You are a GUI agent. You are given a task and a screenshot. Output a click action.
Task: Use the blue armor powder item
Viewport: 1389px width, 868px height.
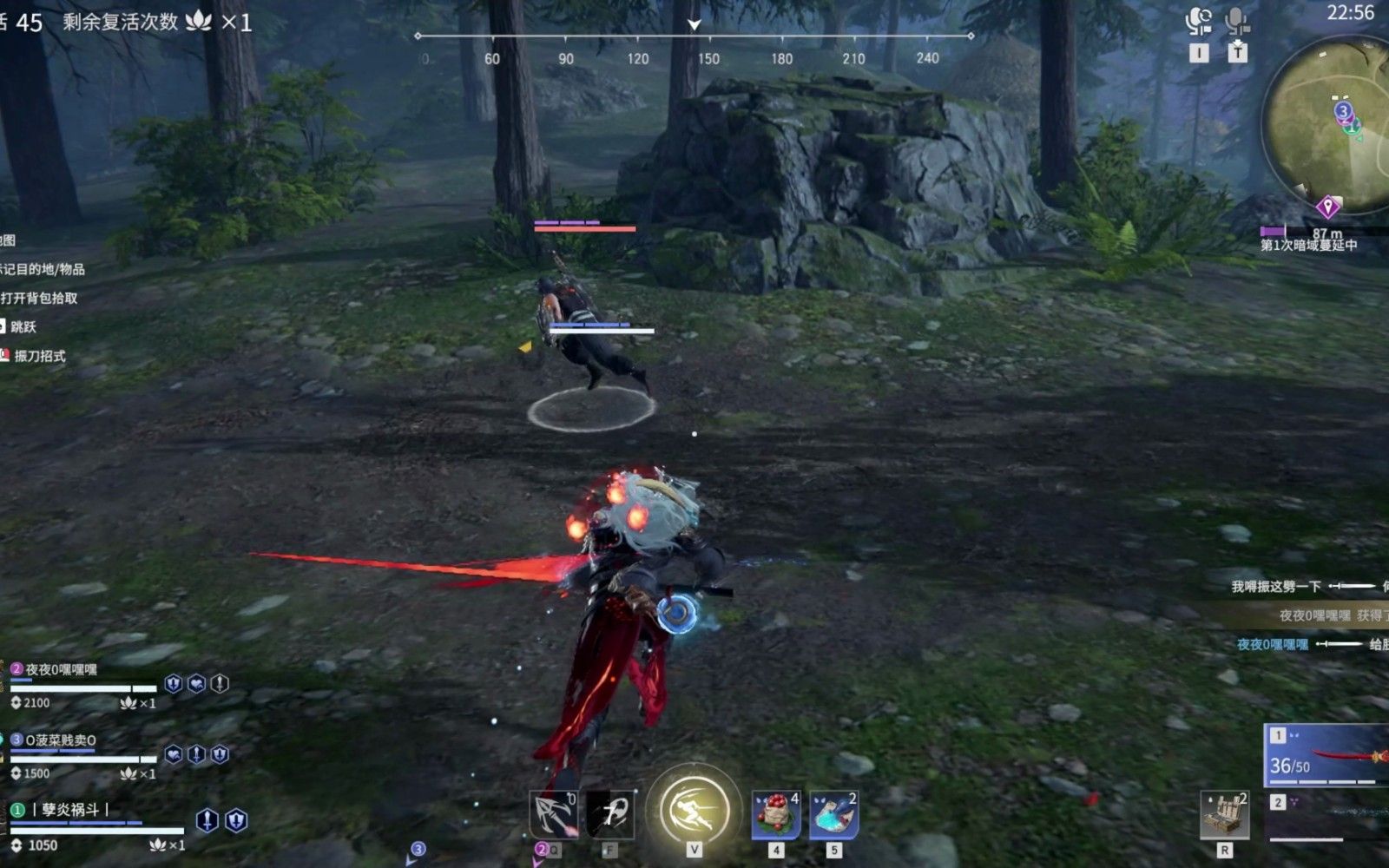click(834, 815)
